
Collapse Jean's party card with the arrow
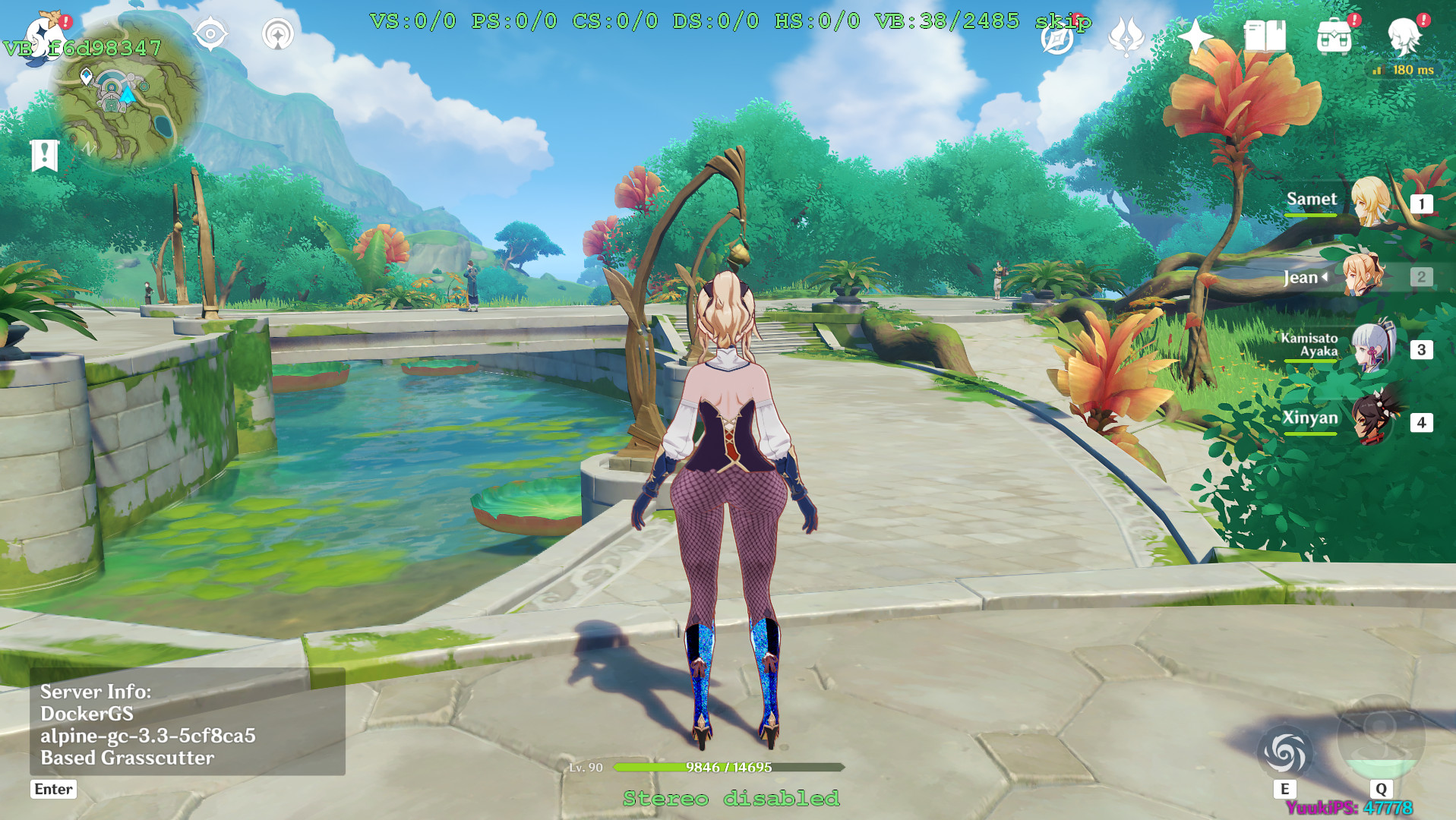tap(1325, 277)
